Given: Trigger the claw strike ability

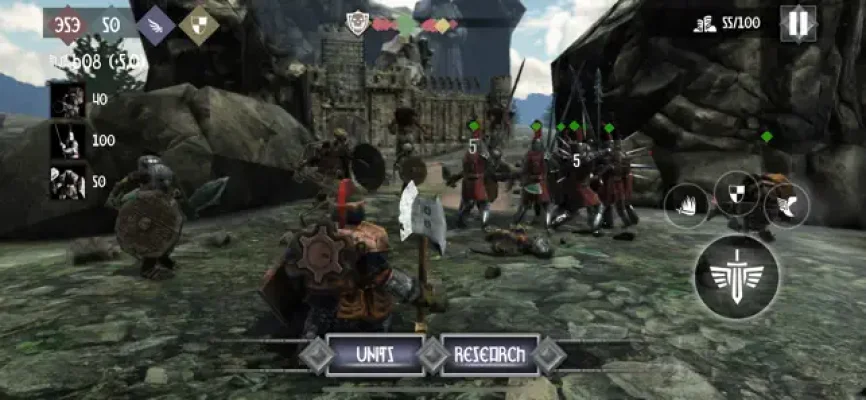Looking at the screenshot, I should point(686,206).
